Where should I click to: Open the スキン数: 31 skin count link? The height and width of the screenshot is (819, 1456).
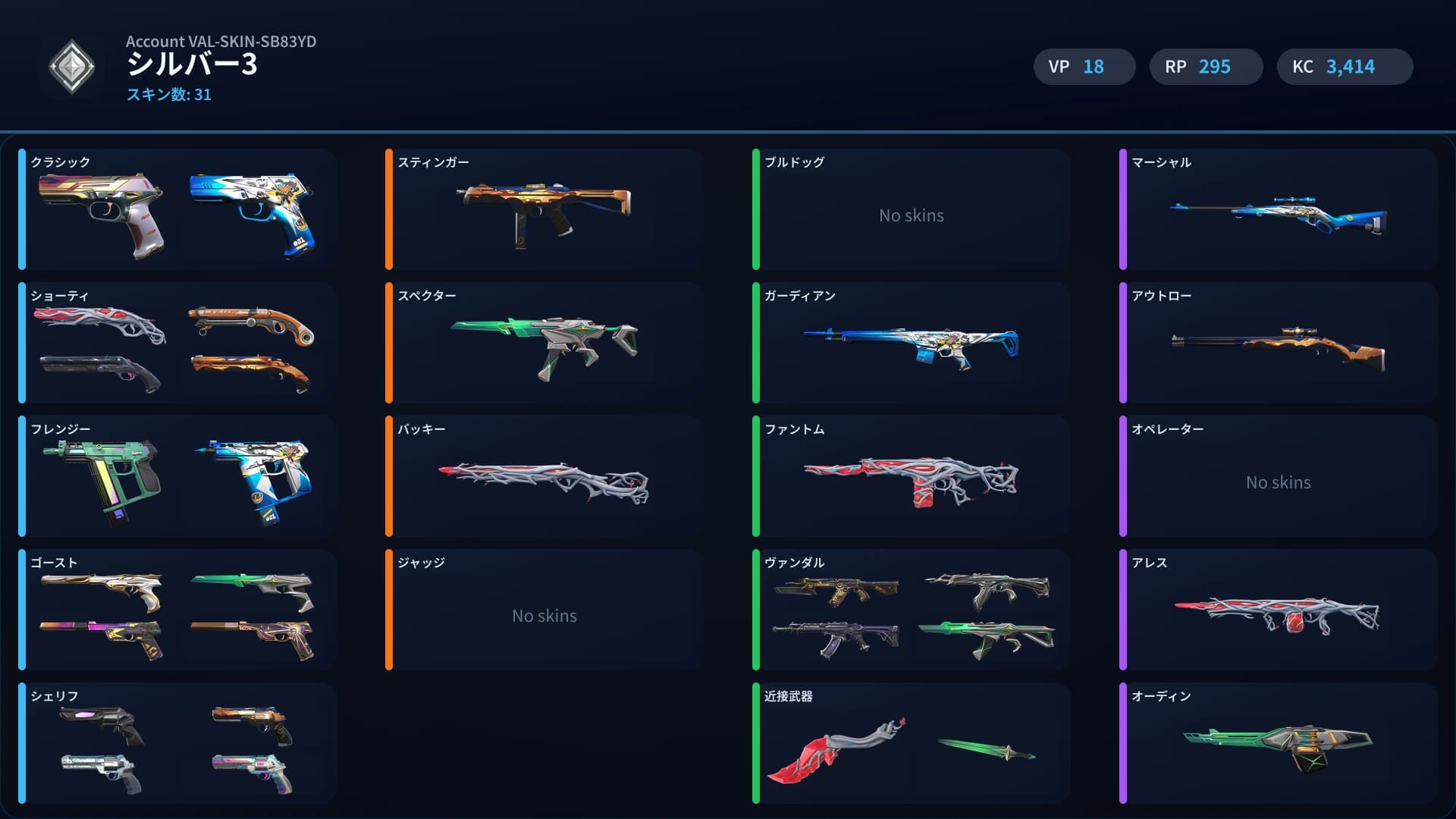pos(168,95)
